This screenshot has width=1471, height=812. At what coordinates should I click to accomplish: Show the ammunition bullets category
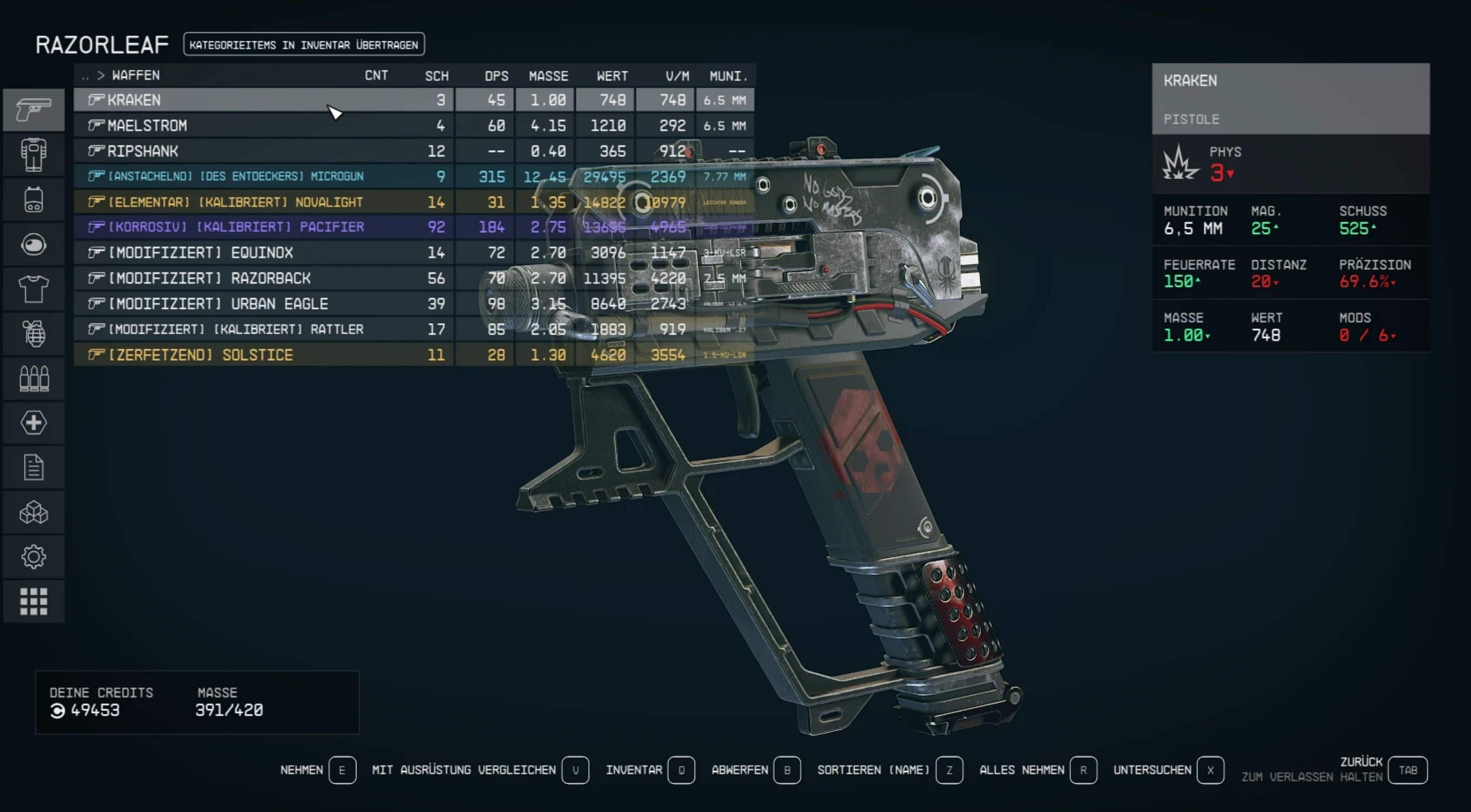click(34, 378)
